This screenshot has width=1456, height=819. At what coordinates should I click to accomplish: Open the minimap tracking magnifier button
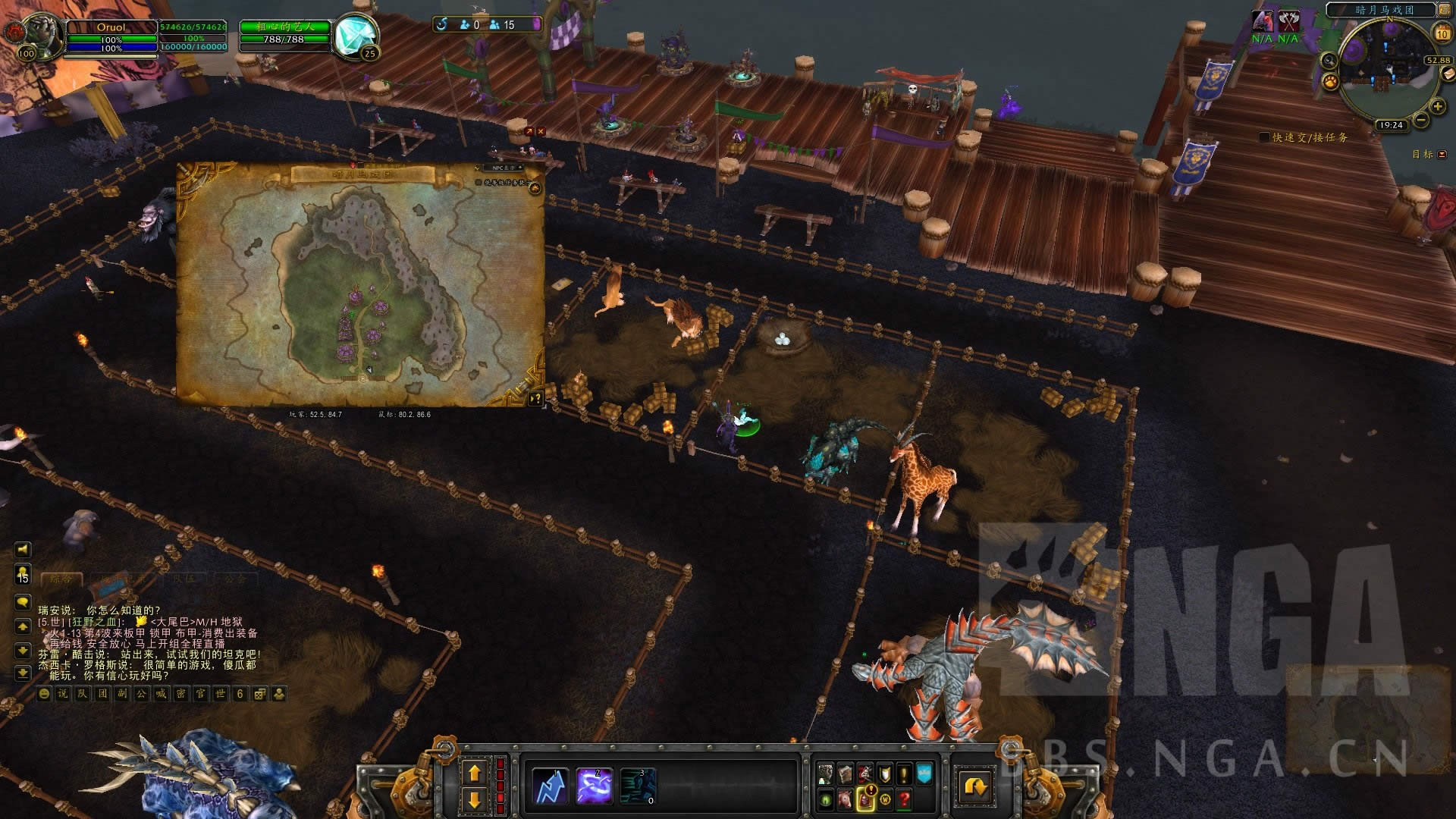[x=1329, y=61]
